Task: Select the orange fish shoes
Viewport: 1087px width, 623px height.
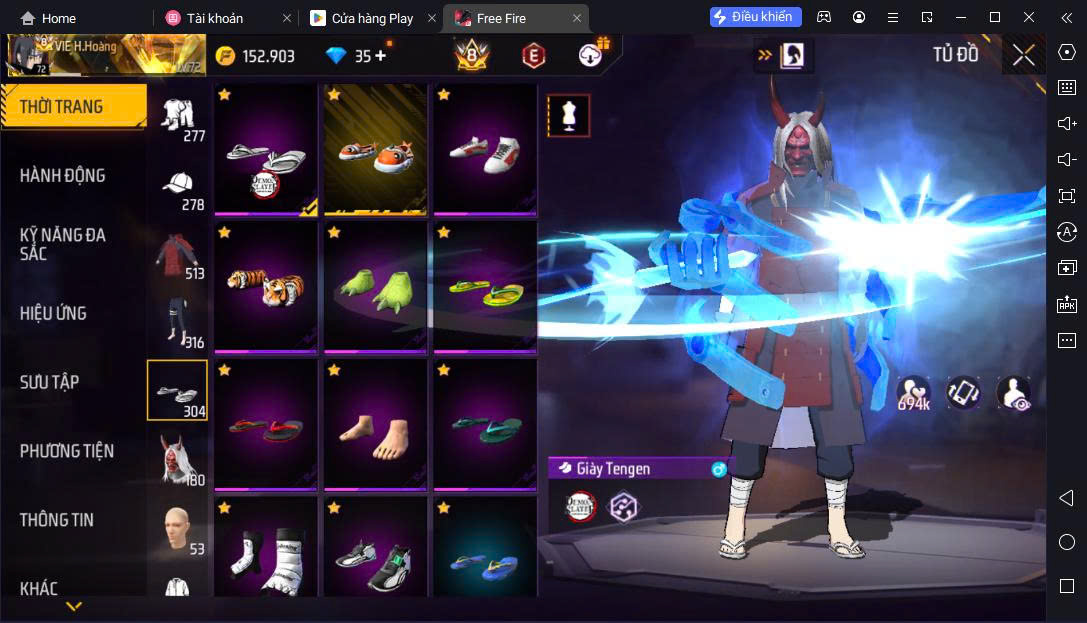Action: click(375, 148)
